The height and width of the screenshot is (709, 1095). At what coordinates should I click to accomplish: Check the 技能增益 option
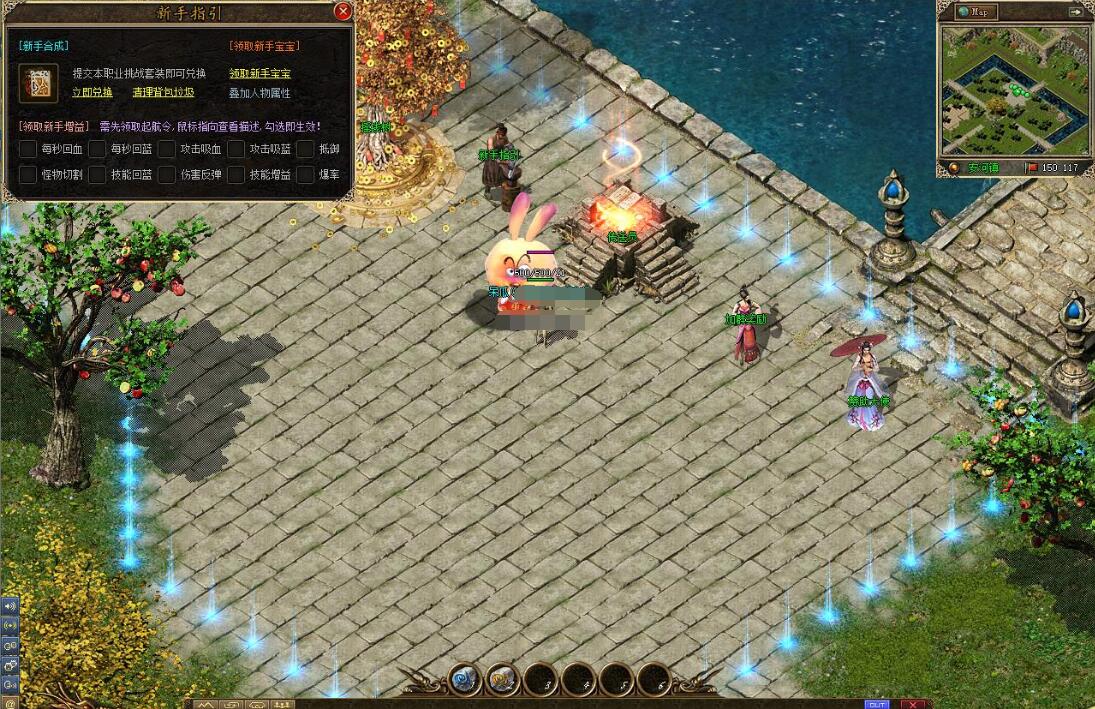[x=236, y=175]
